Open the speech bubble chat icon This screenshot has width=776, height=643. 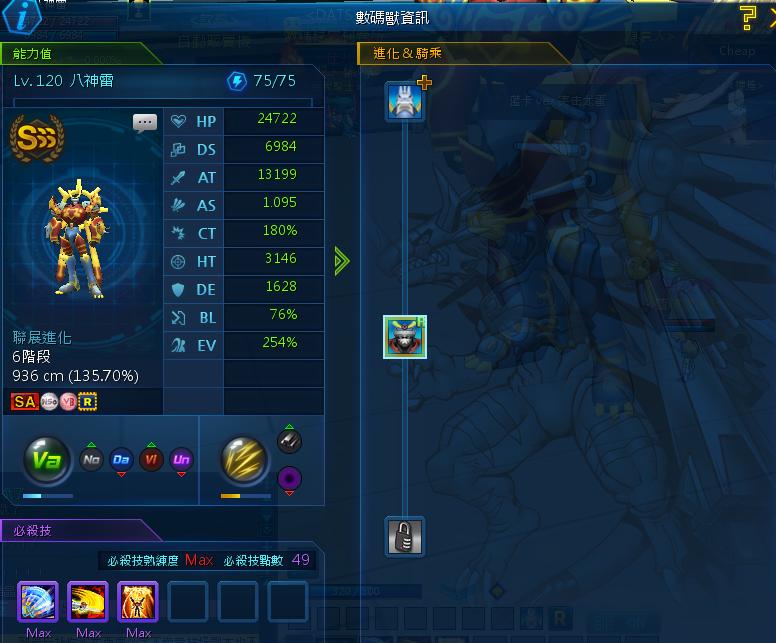pos(145,123)
